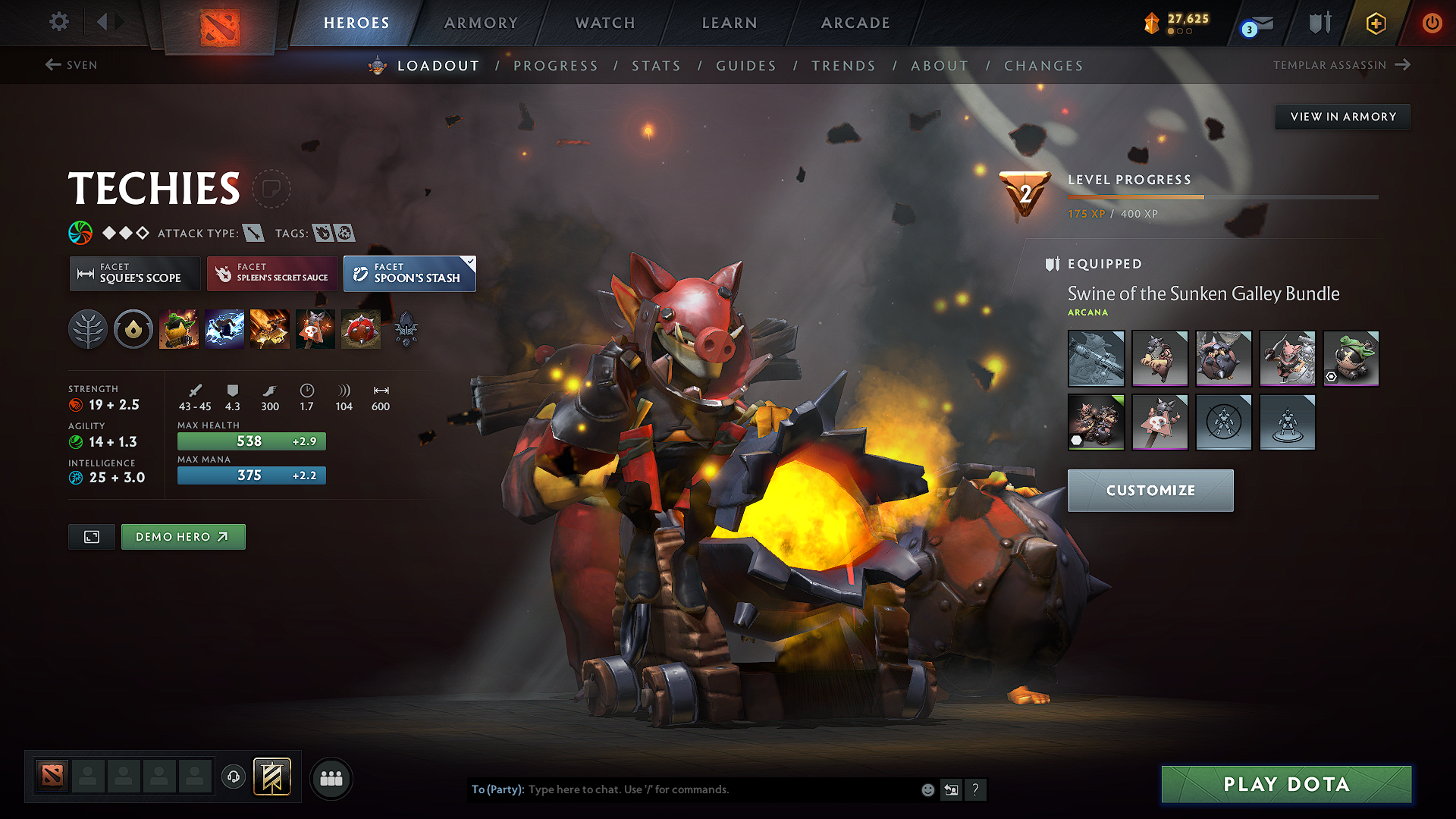Enable the Spleen's Secret Sauce facet
The height and width of the screenshot is (819, 1456).
(x=271, y=273)
